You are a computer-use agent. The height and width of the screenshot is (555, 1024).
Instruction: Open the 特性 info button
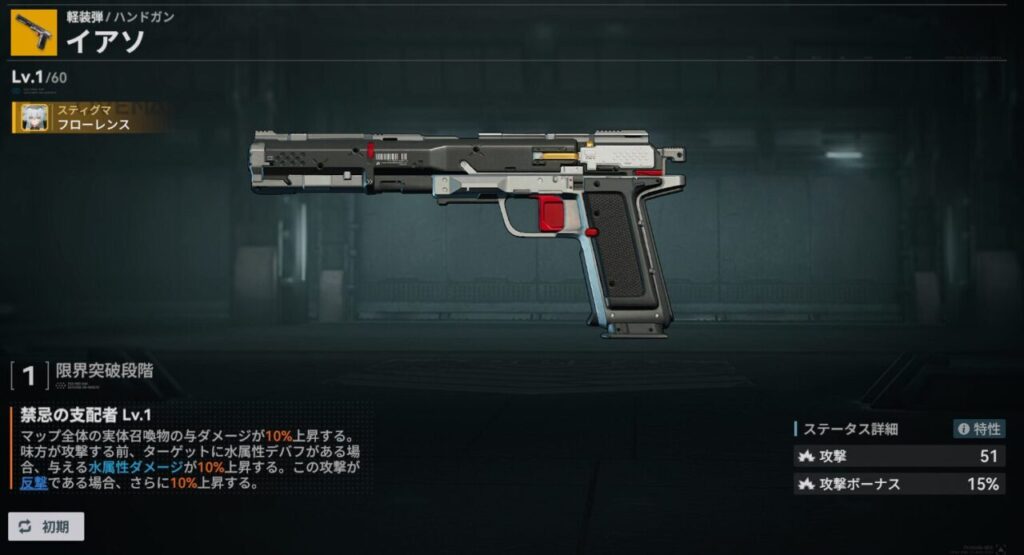click(978, 429)
